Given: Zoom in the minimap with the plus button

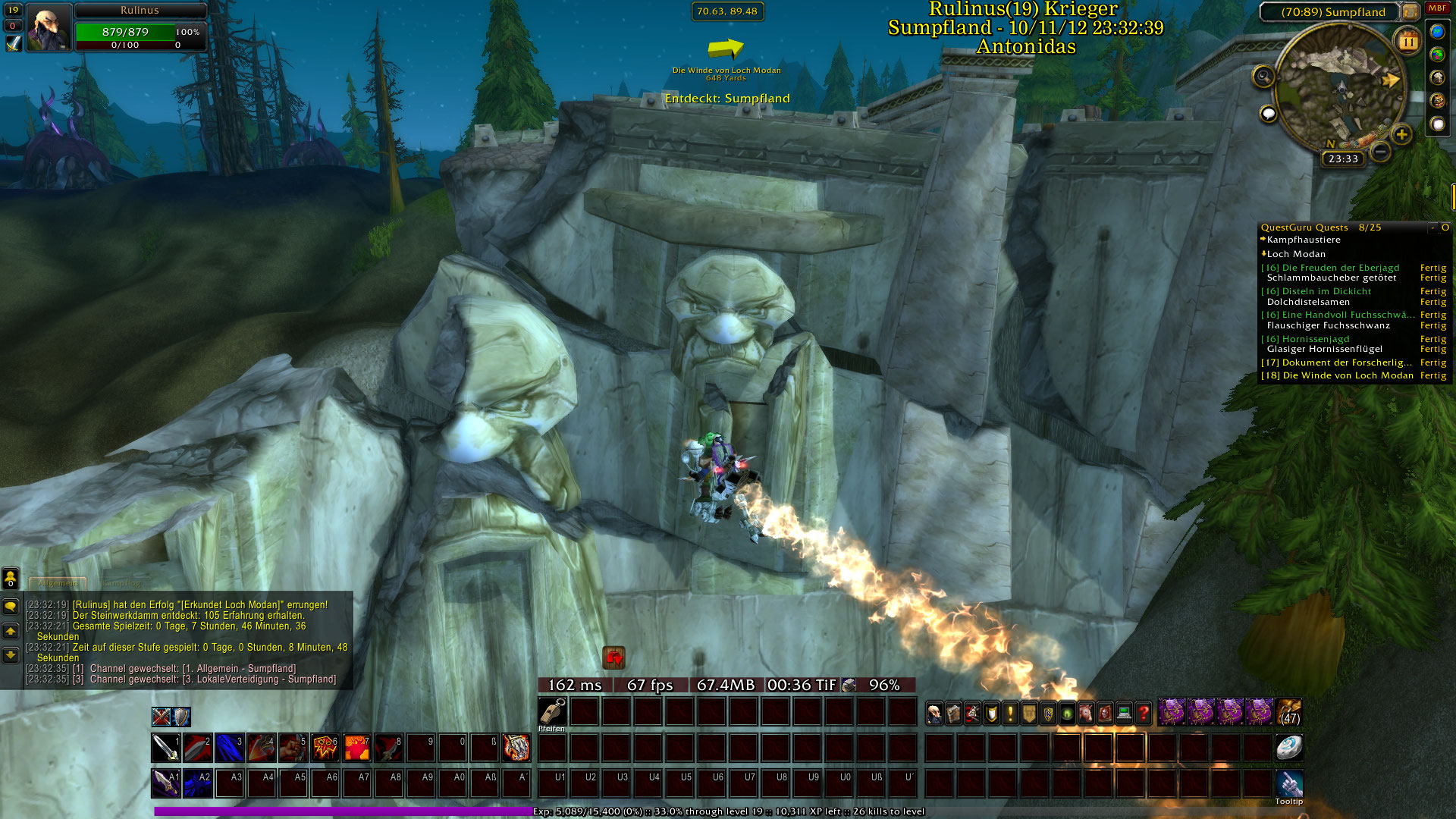Looking at the screenshot, I should click(1401, 135).
